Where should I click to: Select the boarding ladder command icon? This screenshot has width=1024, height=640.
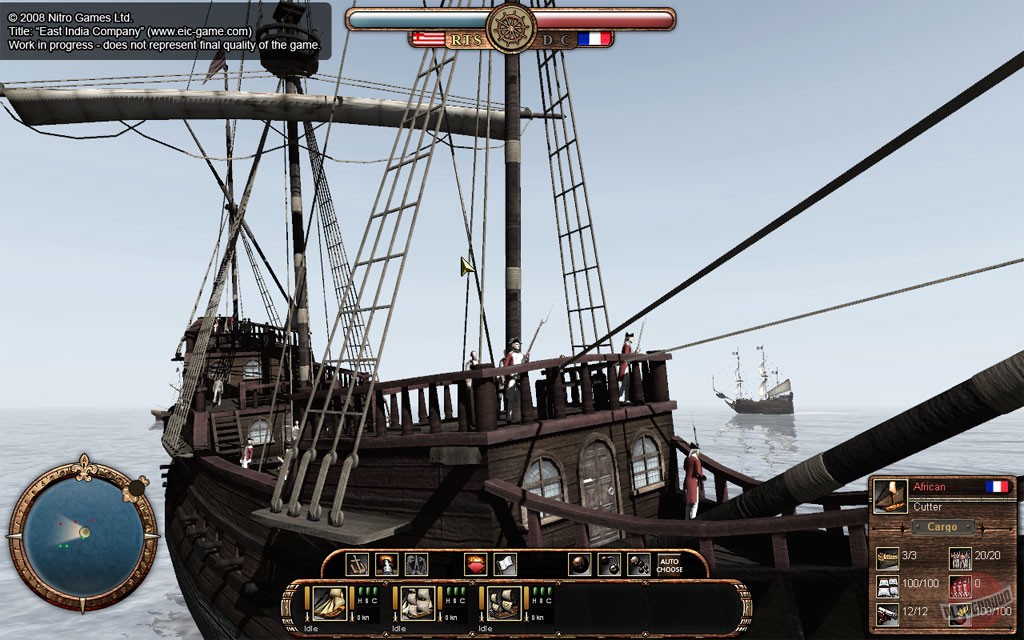(x=416, y=564)
